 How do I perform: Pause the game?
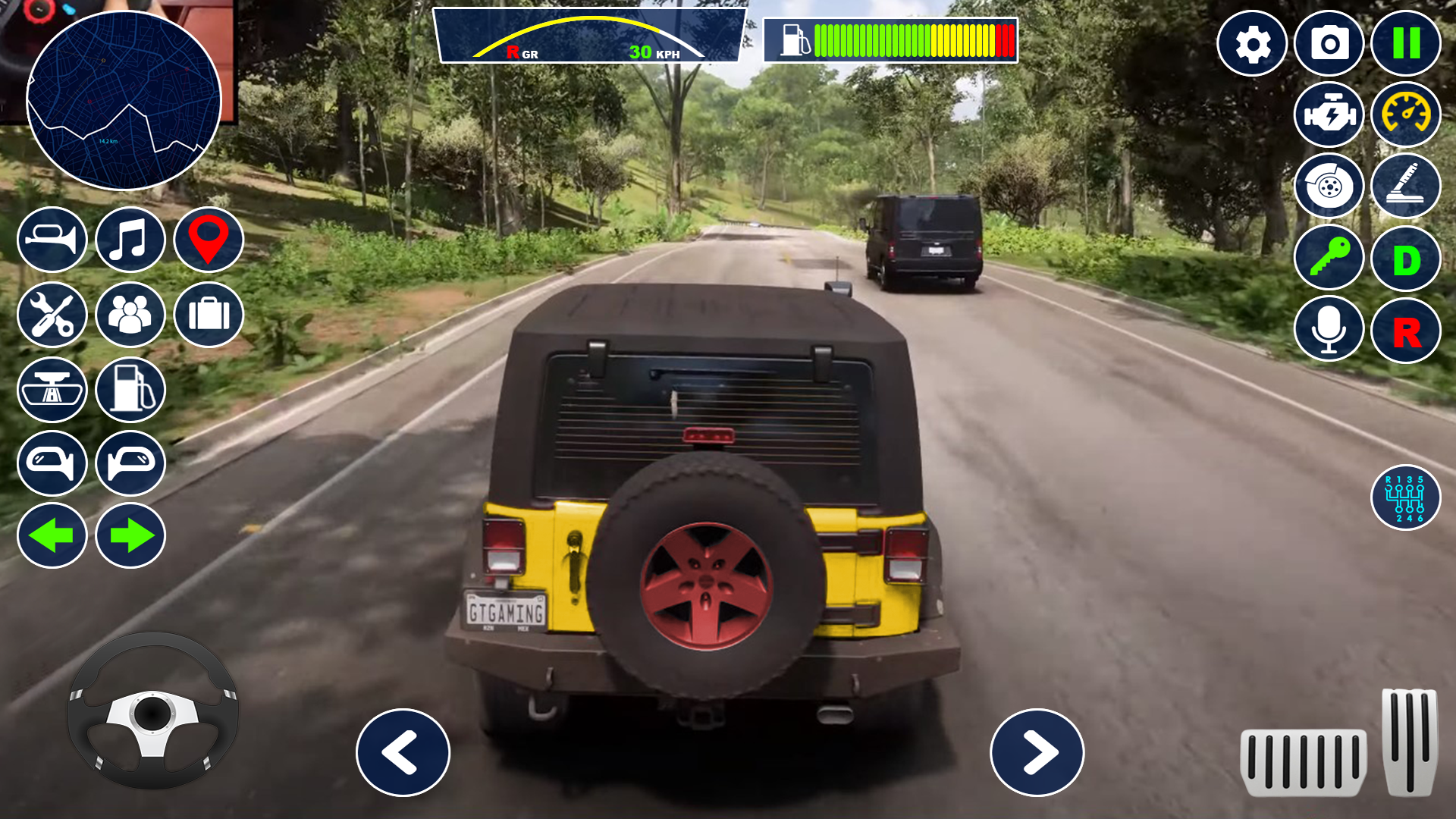click(x=1407, y=45)
